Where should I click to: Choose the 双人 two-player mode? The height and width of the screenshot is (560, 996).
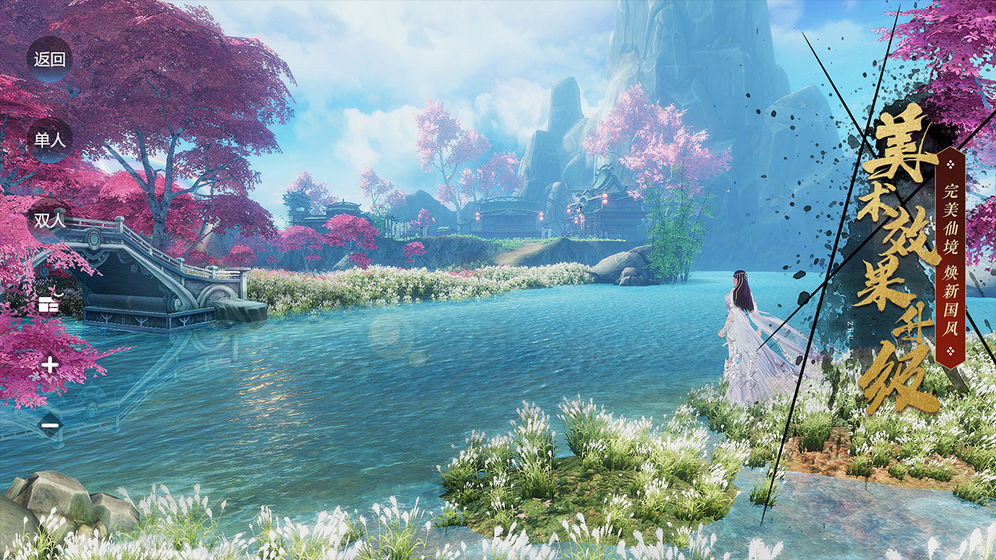(x=49, y=221)
